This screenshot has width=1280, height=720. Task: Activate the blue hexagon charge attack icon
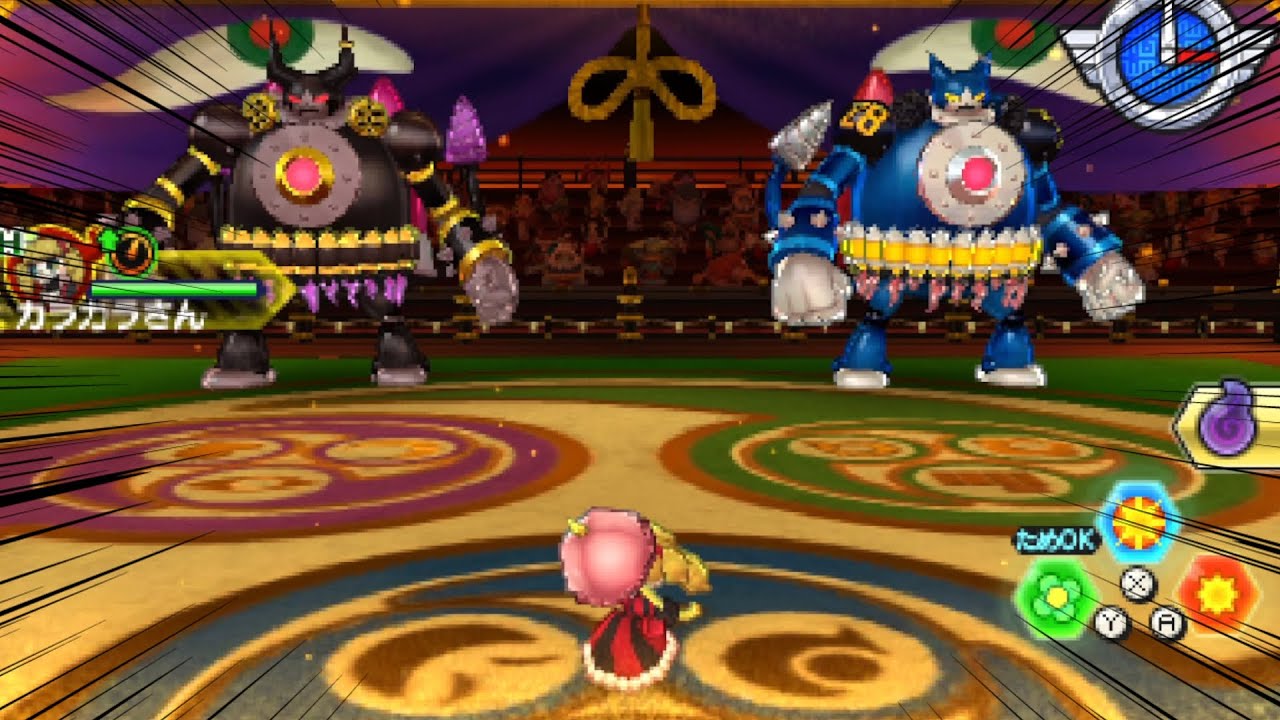pyautogui.click(x=1140, y=520)
